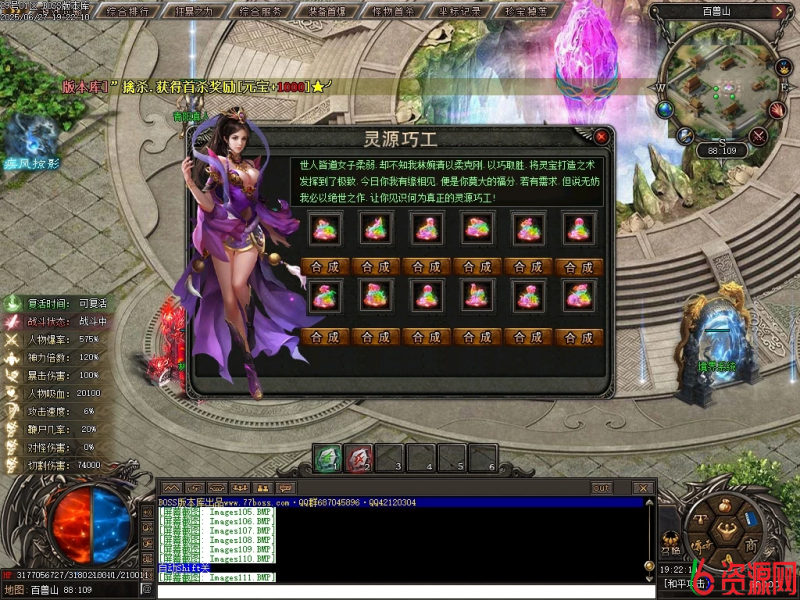Close the 灵源巧工 crafting window
The height and width of the screenshot is (600, 800).
(x=601, y=136)
